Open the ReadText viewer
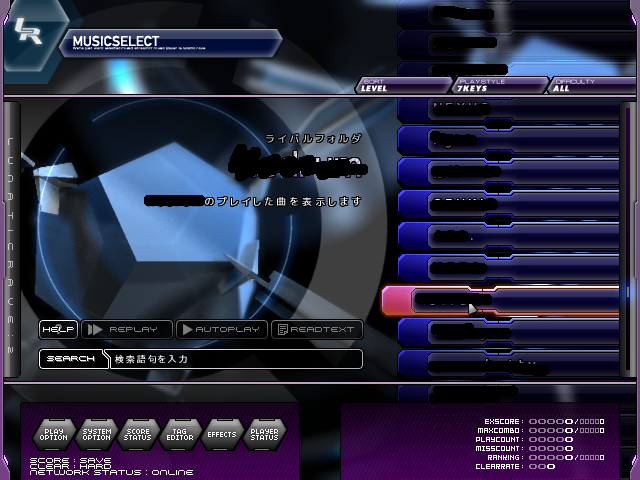 [316, 329]
